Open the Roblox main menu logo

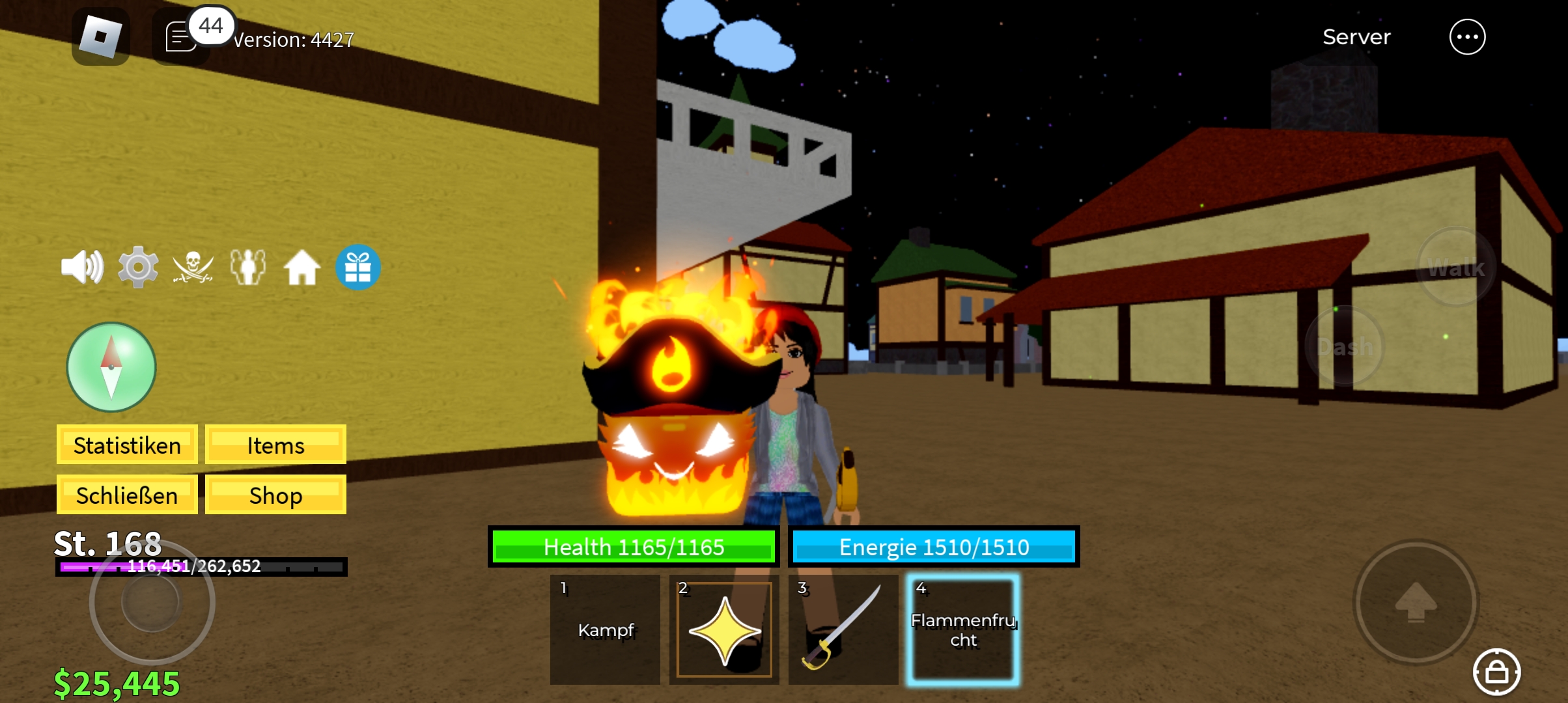click(100, 36)
